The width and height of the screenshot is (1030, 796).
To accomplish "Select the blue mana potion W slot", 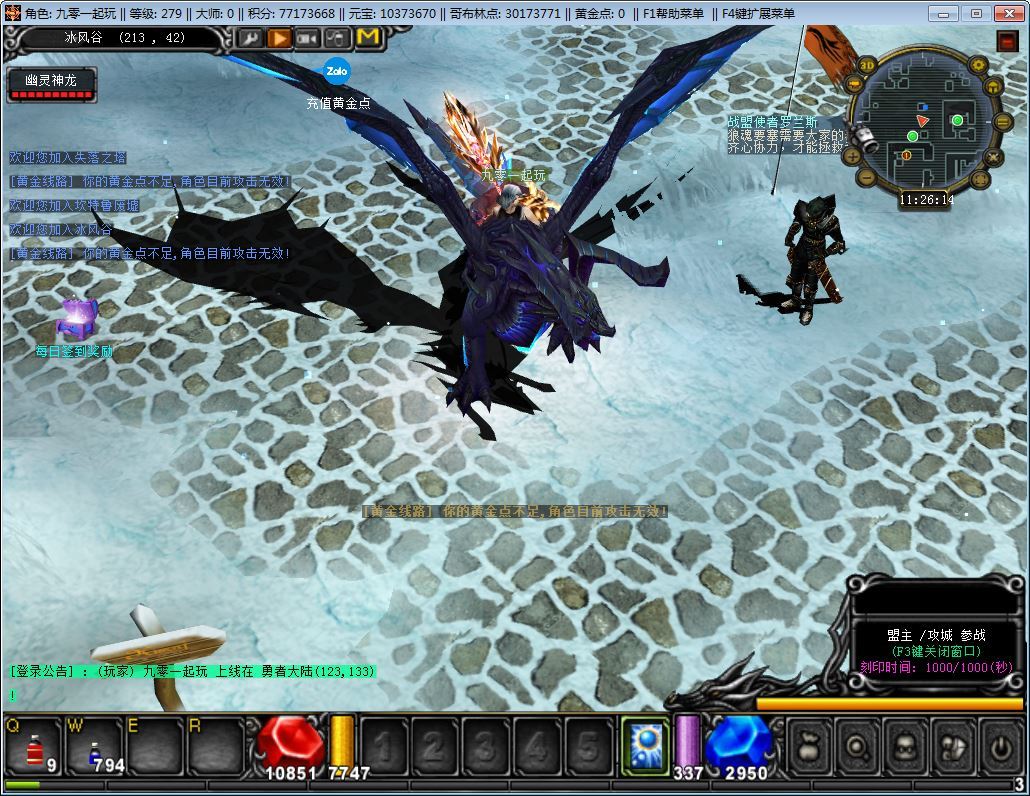I will 95,746.
